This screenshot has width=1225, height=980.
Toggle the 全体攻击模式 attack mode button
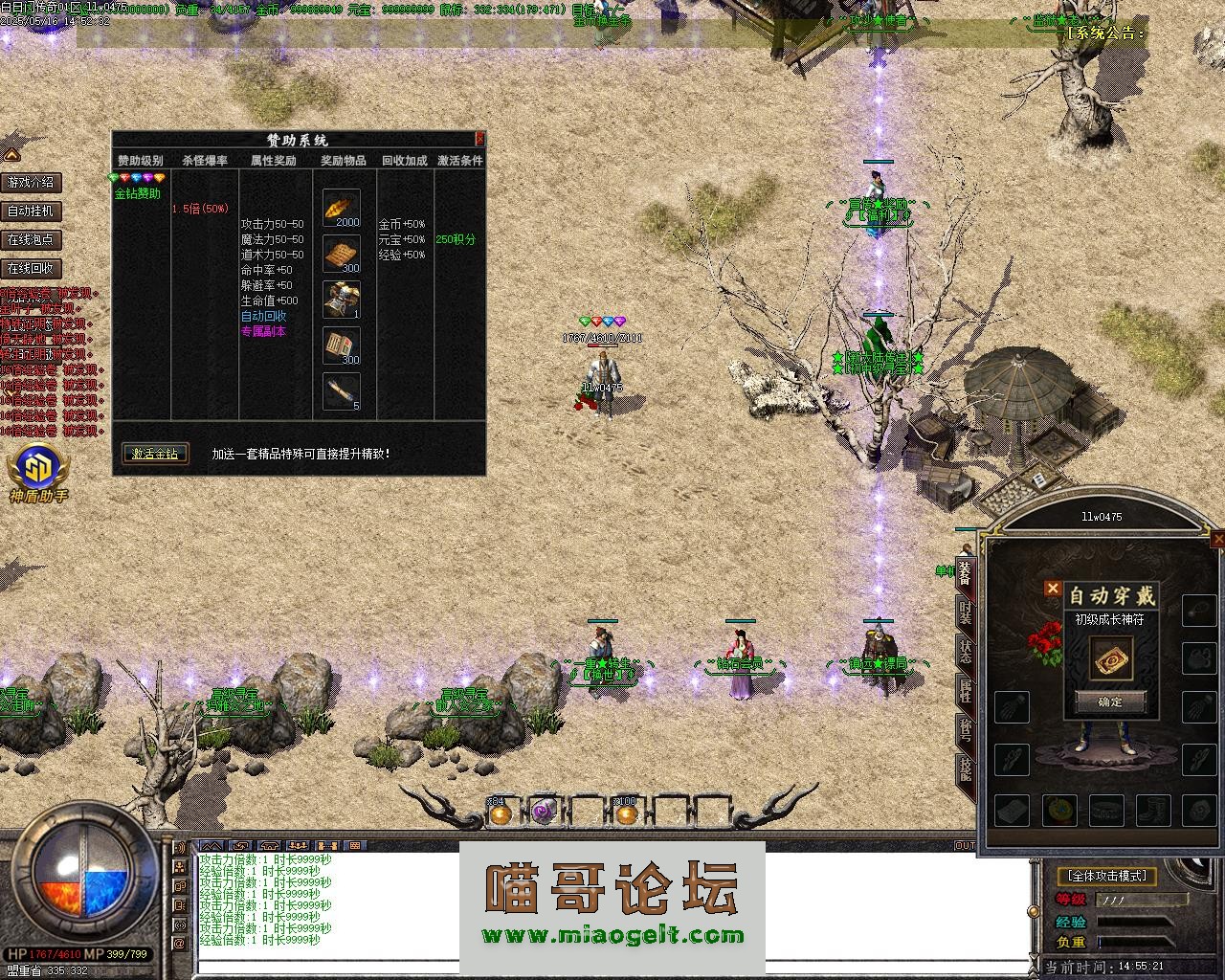click(1107, 875)
